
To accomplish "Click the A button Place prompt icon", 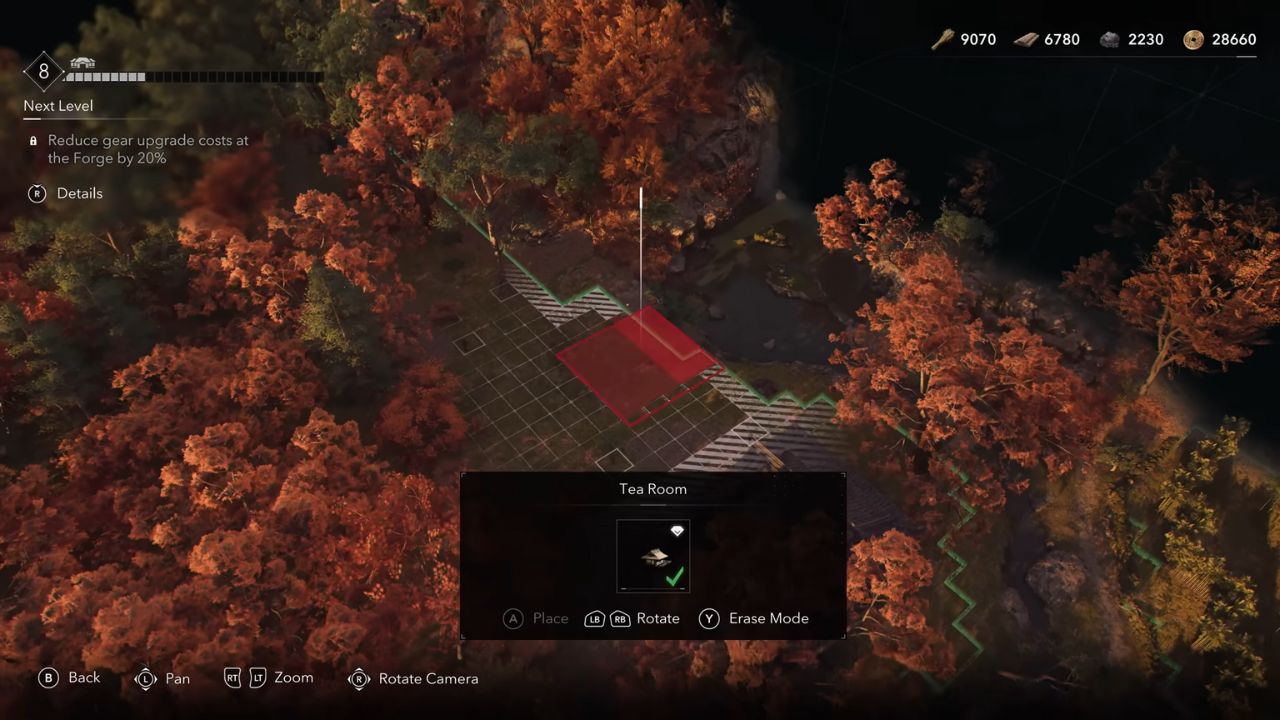I will (514, 618).
